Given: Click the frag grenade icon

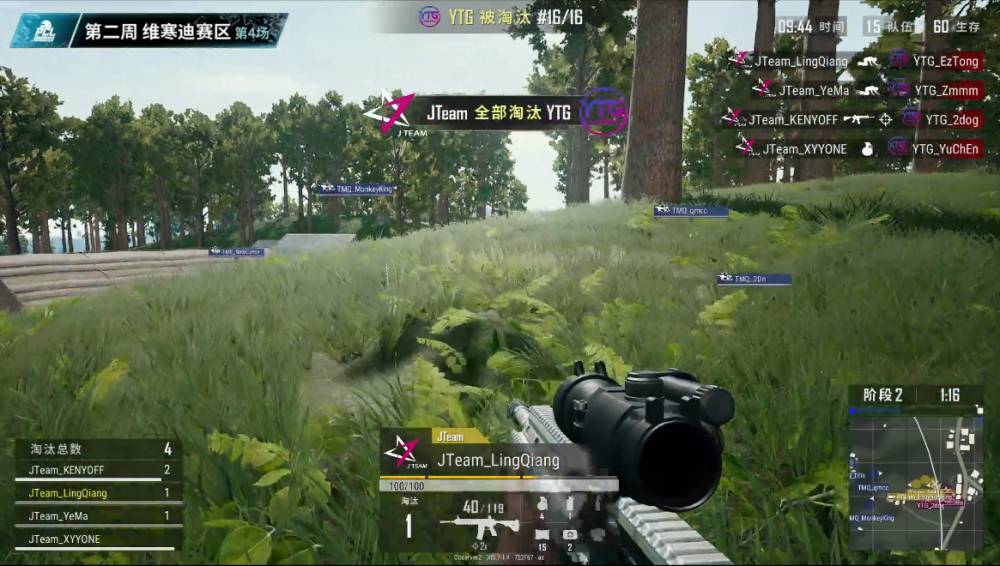Looking at the screenshot, I should (x=543, y=504).
